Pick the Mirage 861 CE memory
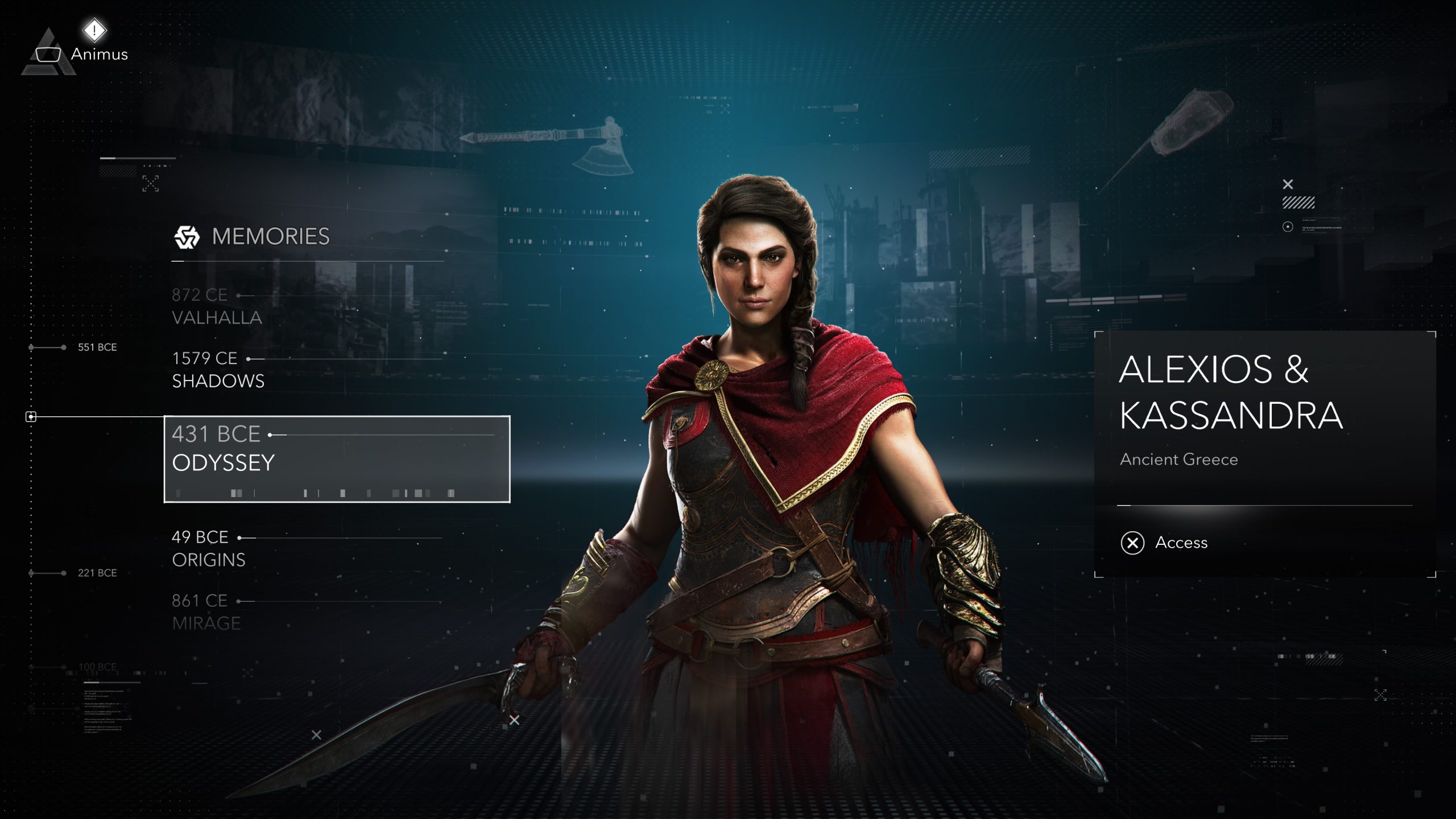1456x819 pixels. coord(206,612)
